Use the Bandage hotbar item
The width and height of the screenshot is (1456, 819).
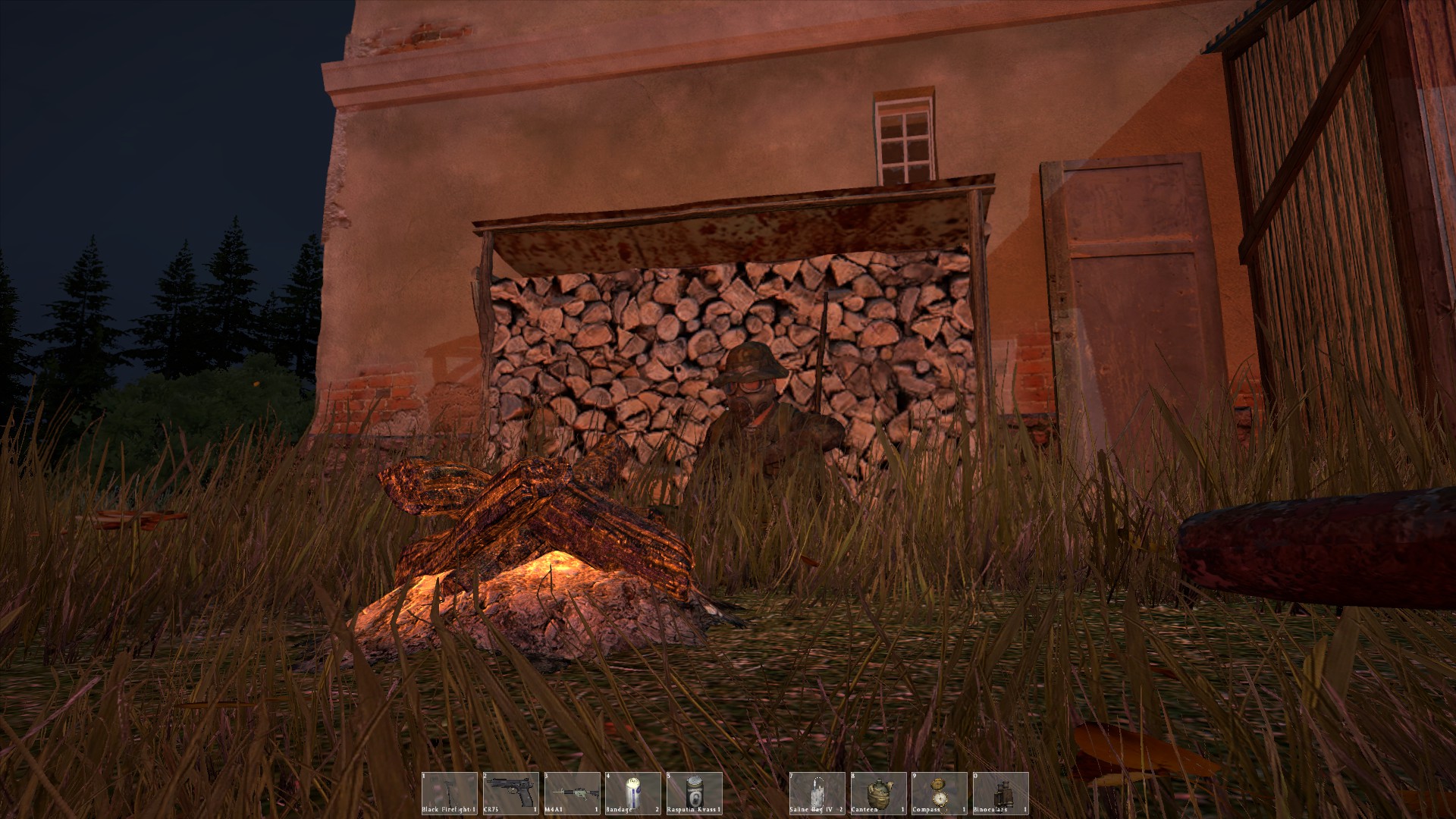[x=633, y=793]
